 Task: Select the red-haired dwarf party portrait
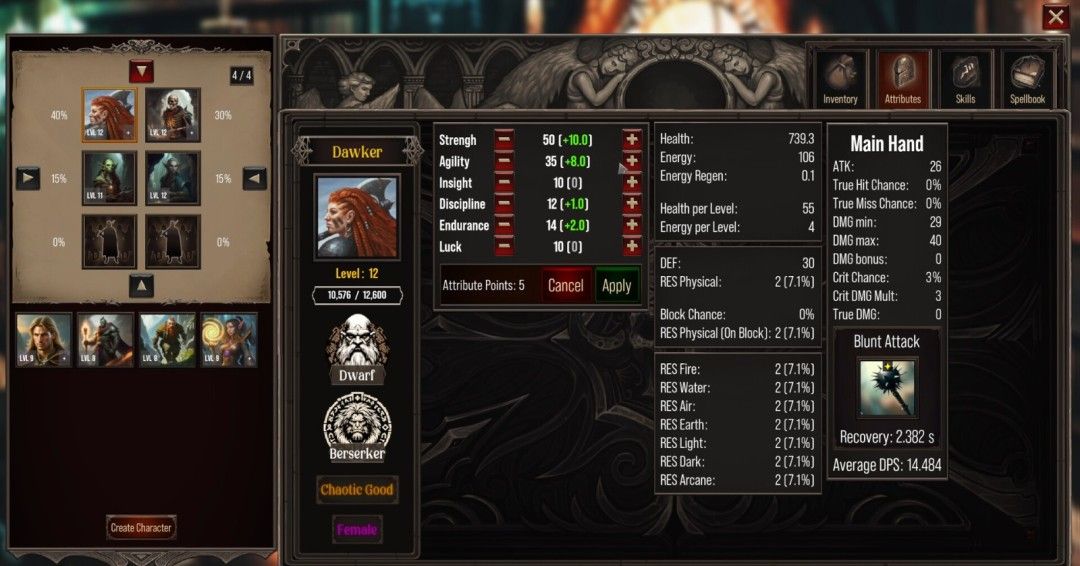click(109, 115)
